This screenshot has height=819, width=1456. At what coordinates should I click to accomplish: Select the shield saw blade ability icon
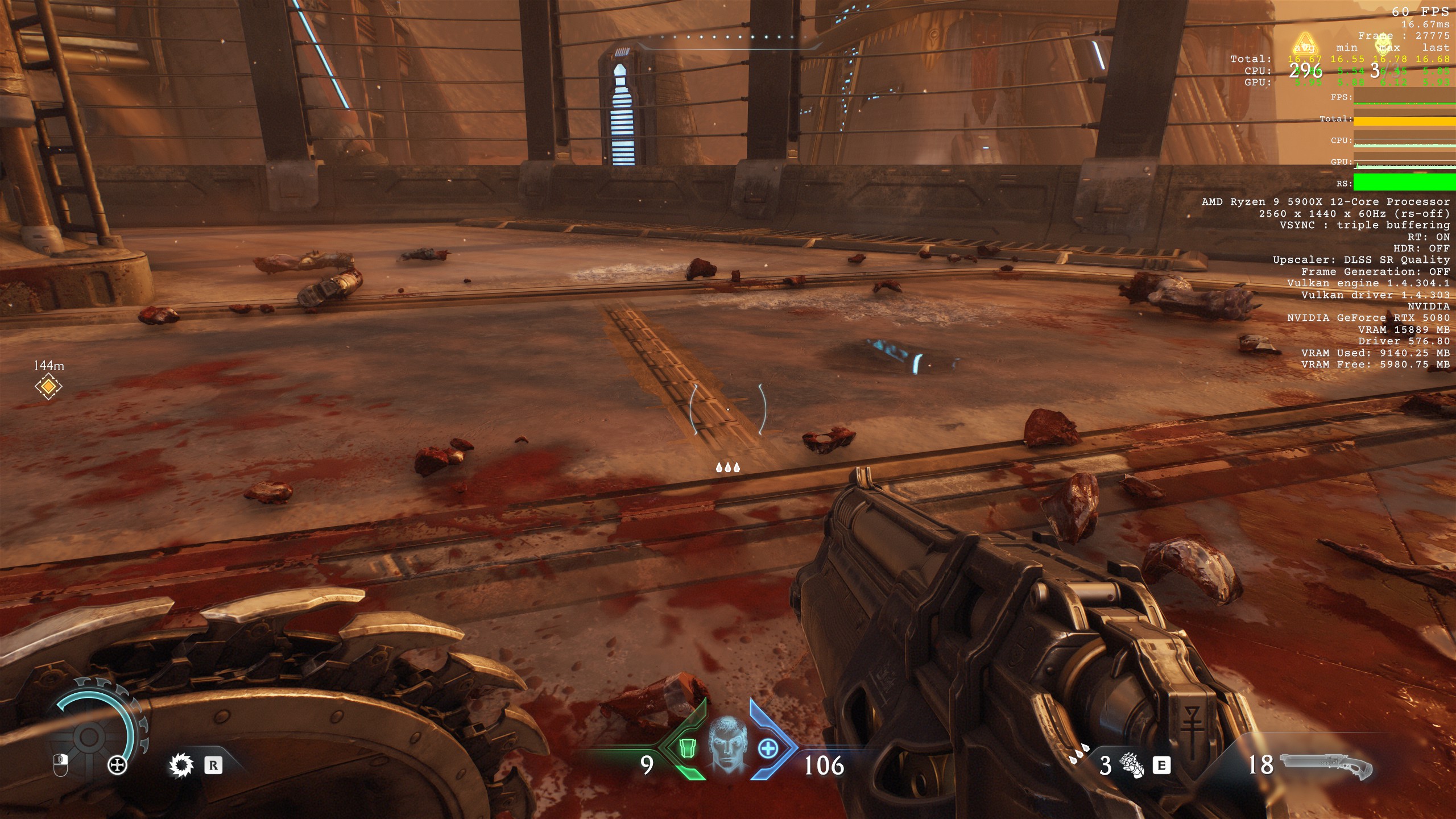(181, 766)
